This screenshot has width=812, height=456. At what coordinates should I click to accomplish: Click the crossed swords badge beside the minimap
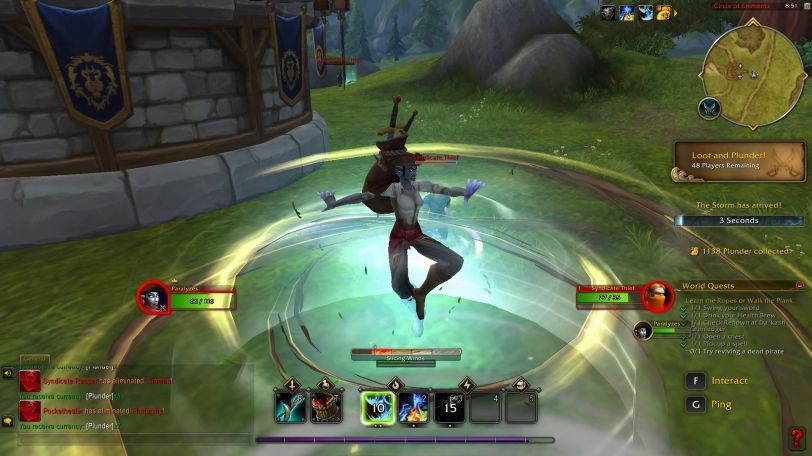711,107
